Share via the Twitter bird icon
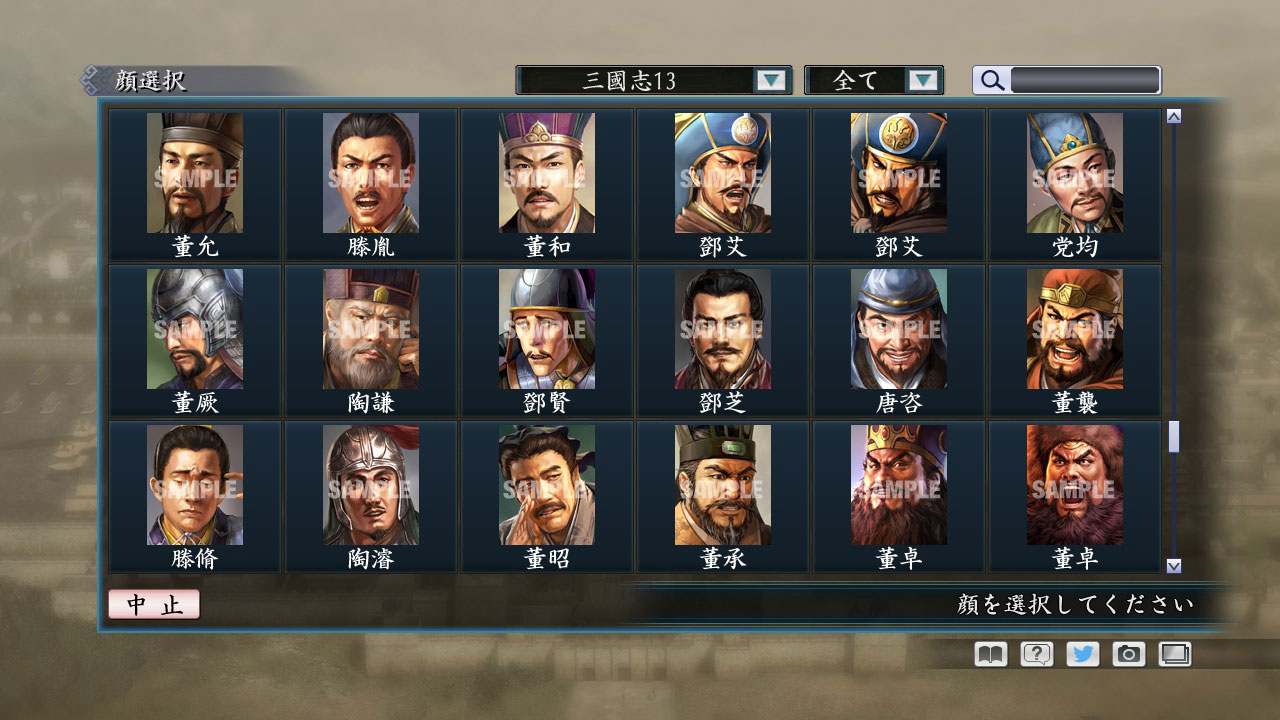This screenshot has height=720, width=1280. [x=1081, y=654]
